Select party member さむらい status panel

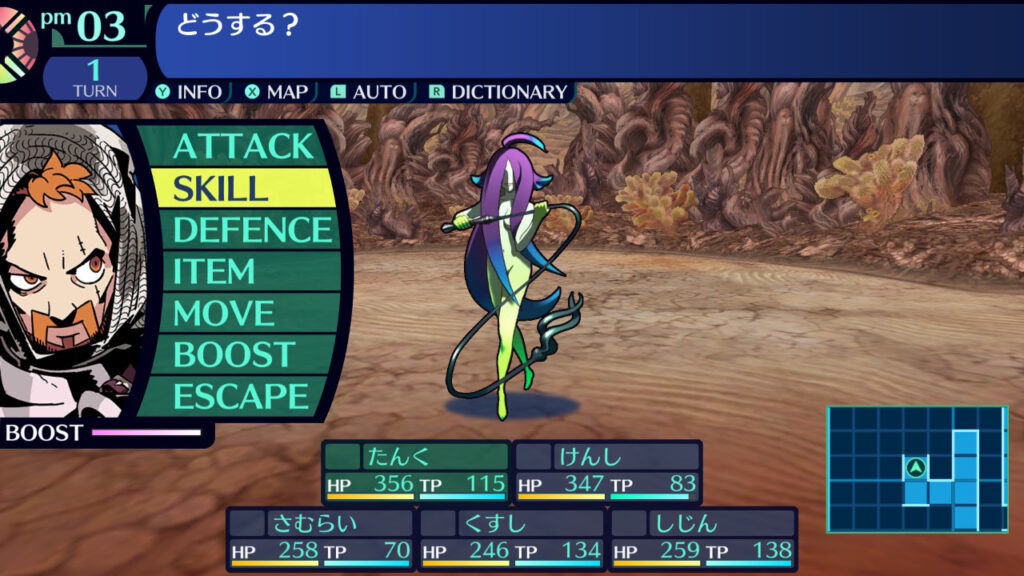click(x=320, y=538)
